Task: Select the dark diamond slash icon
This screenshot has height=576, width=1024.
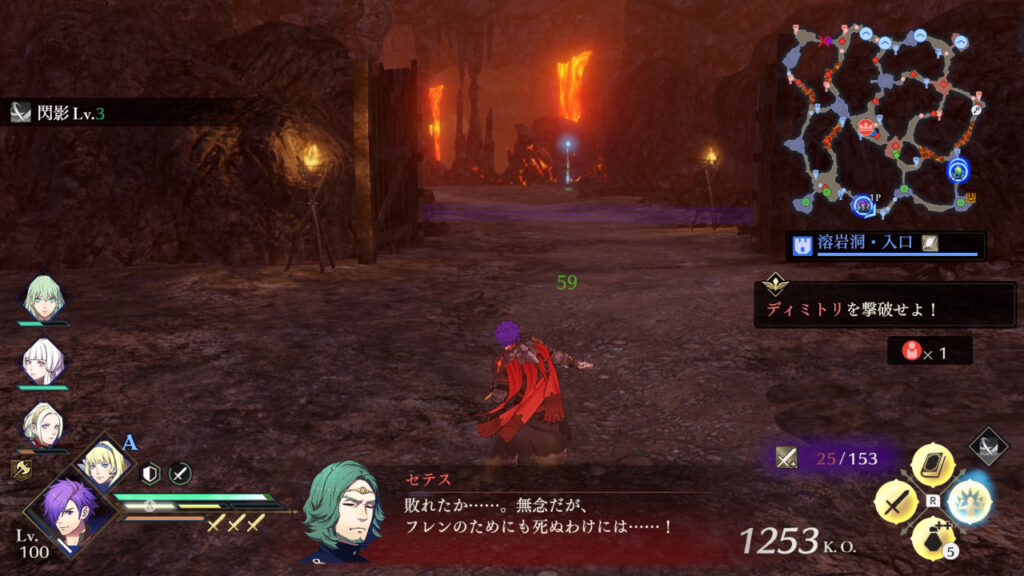Action: click(x=989, y=447)
